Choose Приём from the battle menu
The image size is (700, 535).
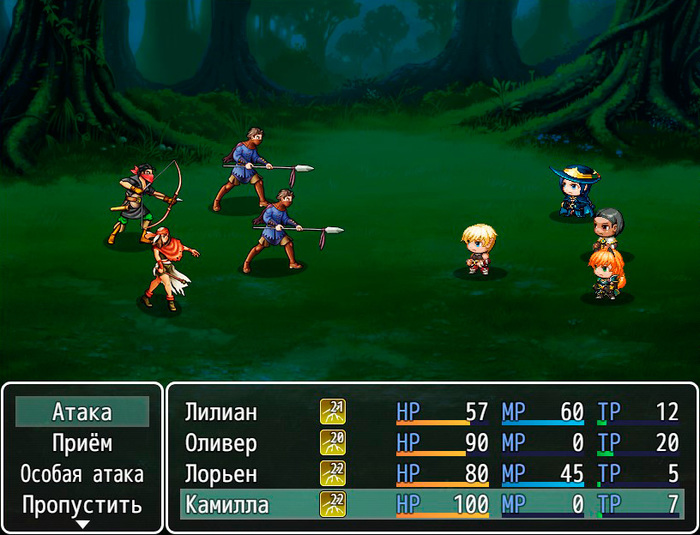click(82, 443)
